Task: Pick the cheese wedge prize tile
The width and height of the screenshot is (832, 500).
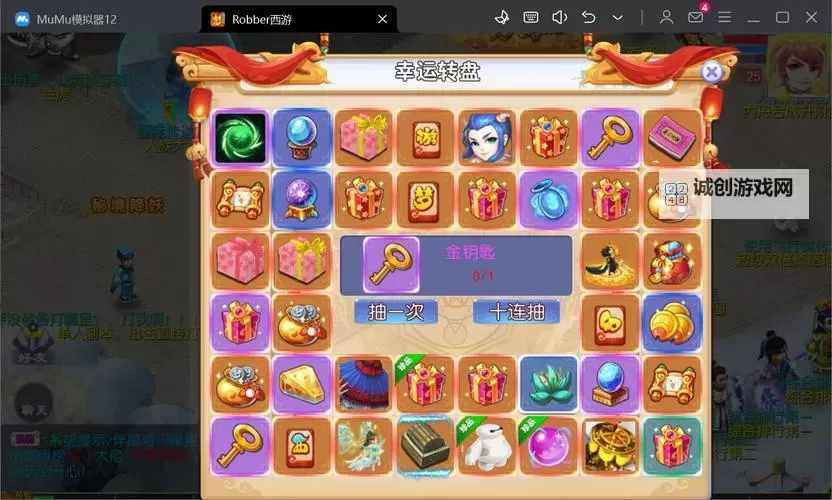Action: [302, 384]
